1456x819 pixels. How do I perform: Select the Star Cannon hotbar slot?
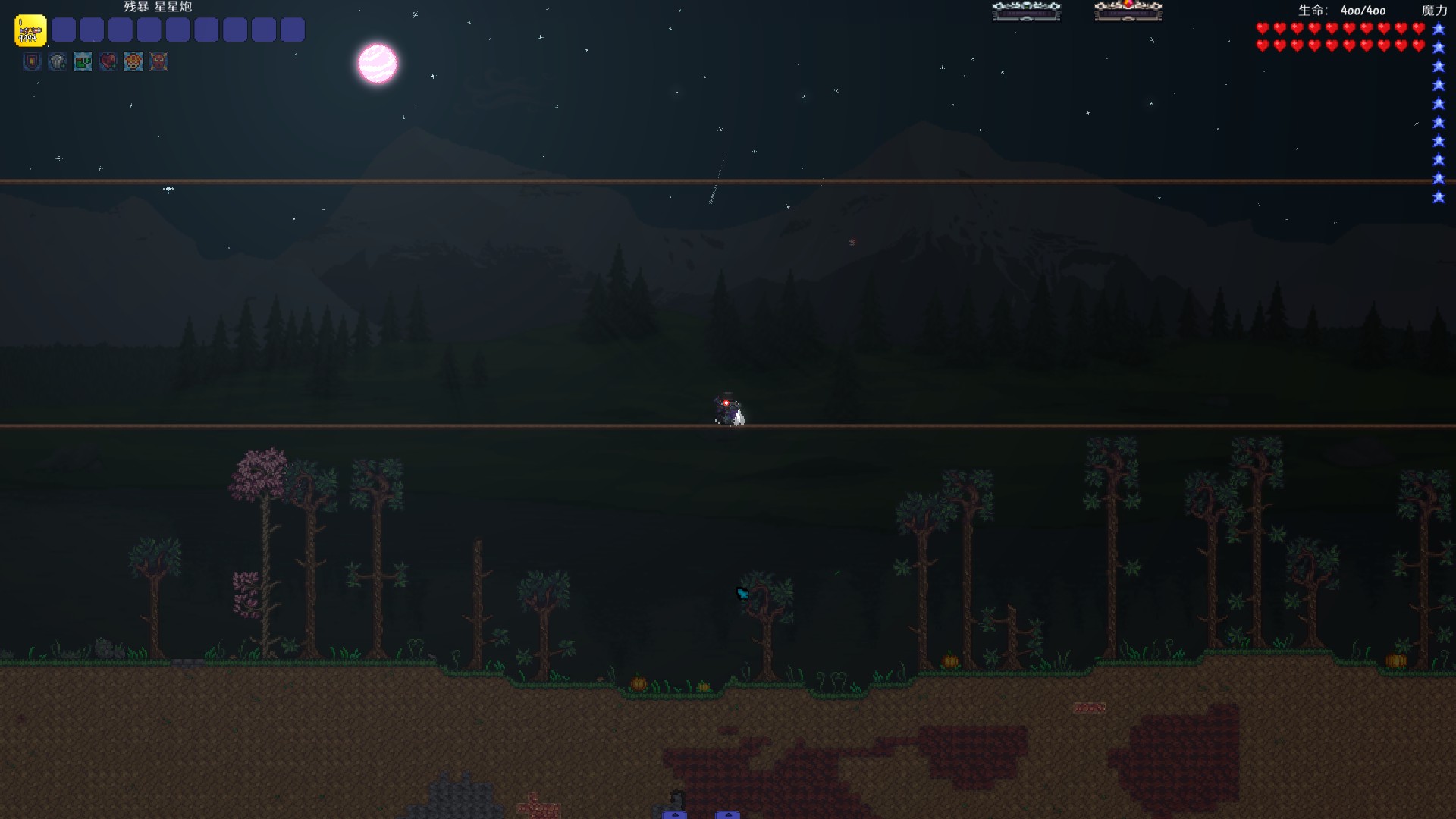point(30,31)
